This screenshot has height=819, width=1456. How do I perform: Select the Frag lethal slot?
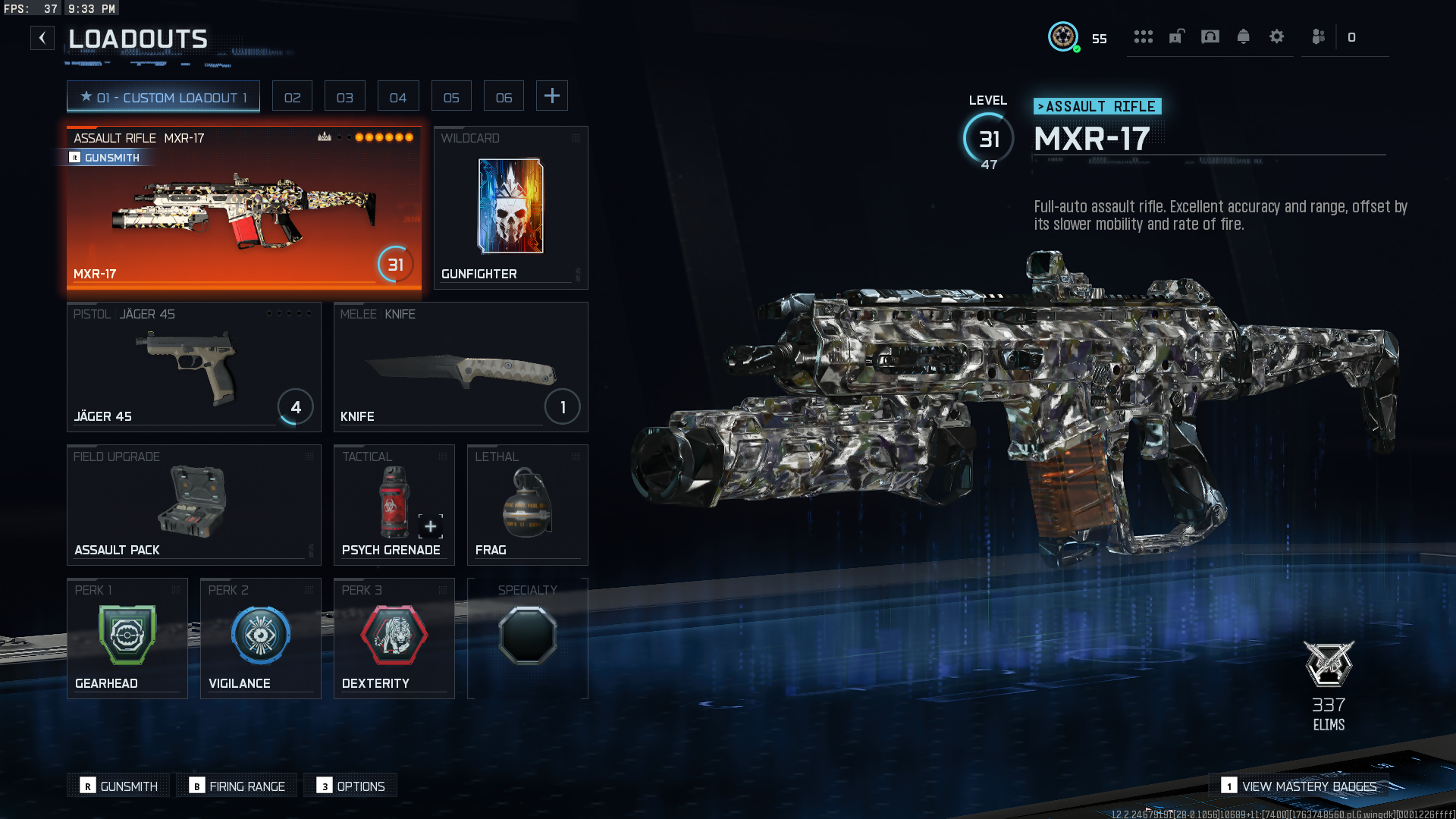(527, 504)
